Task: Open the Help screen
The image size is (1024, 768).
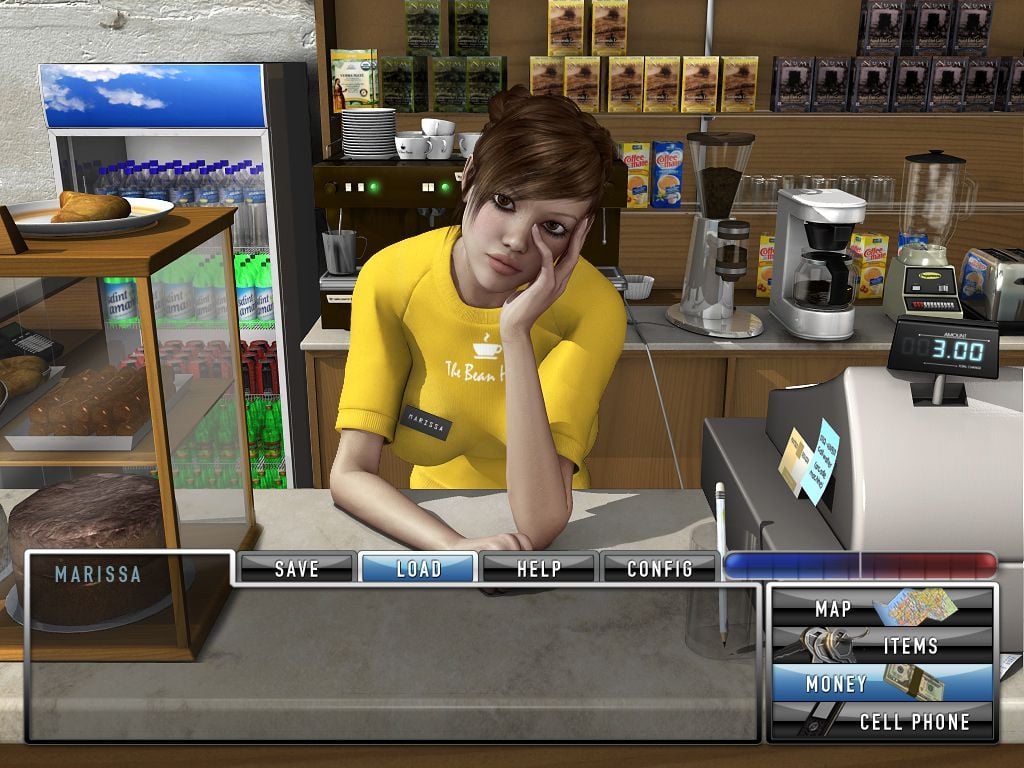Action: (539, 568)
